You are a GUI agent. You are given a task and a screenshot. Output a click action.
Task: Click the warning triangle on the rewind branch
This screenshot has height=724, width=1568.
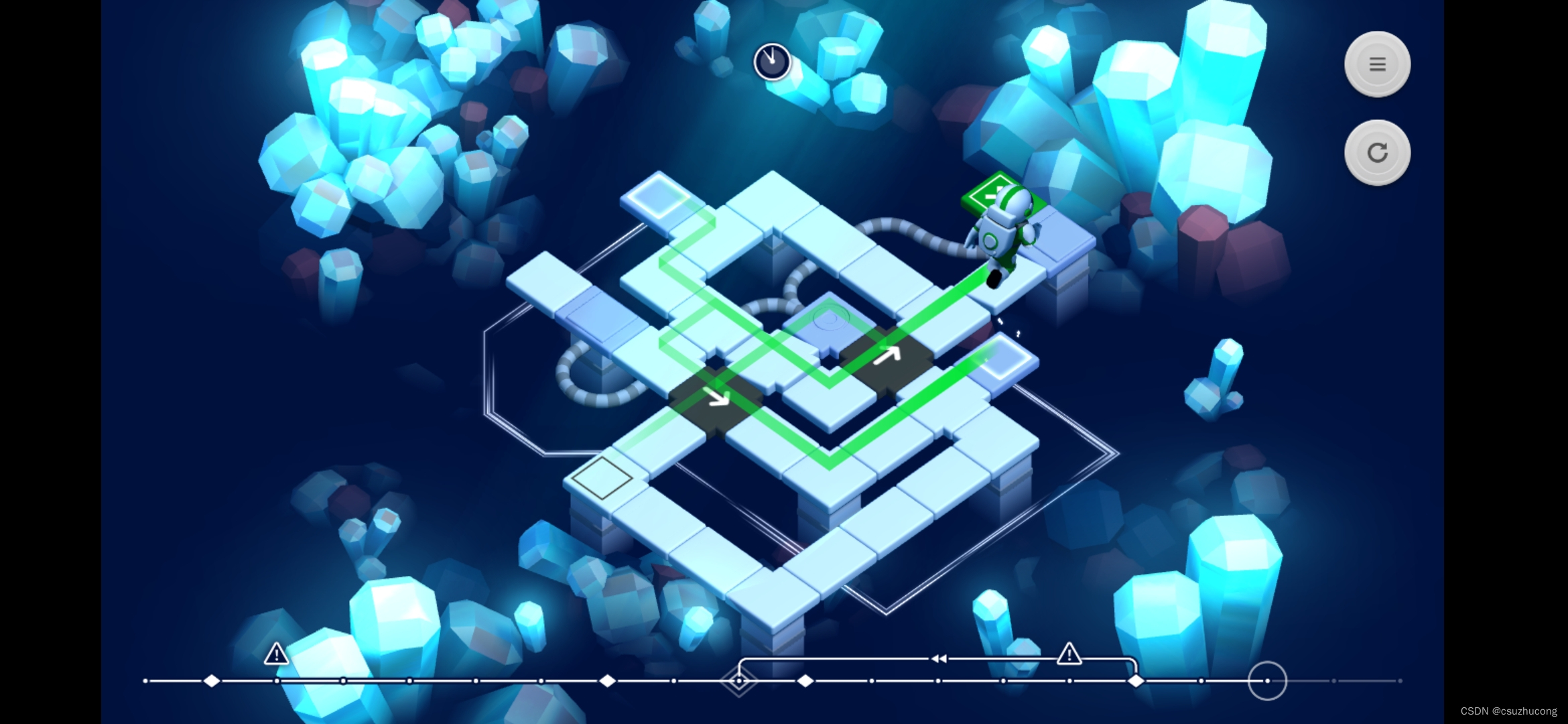1069,654
